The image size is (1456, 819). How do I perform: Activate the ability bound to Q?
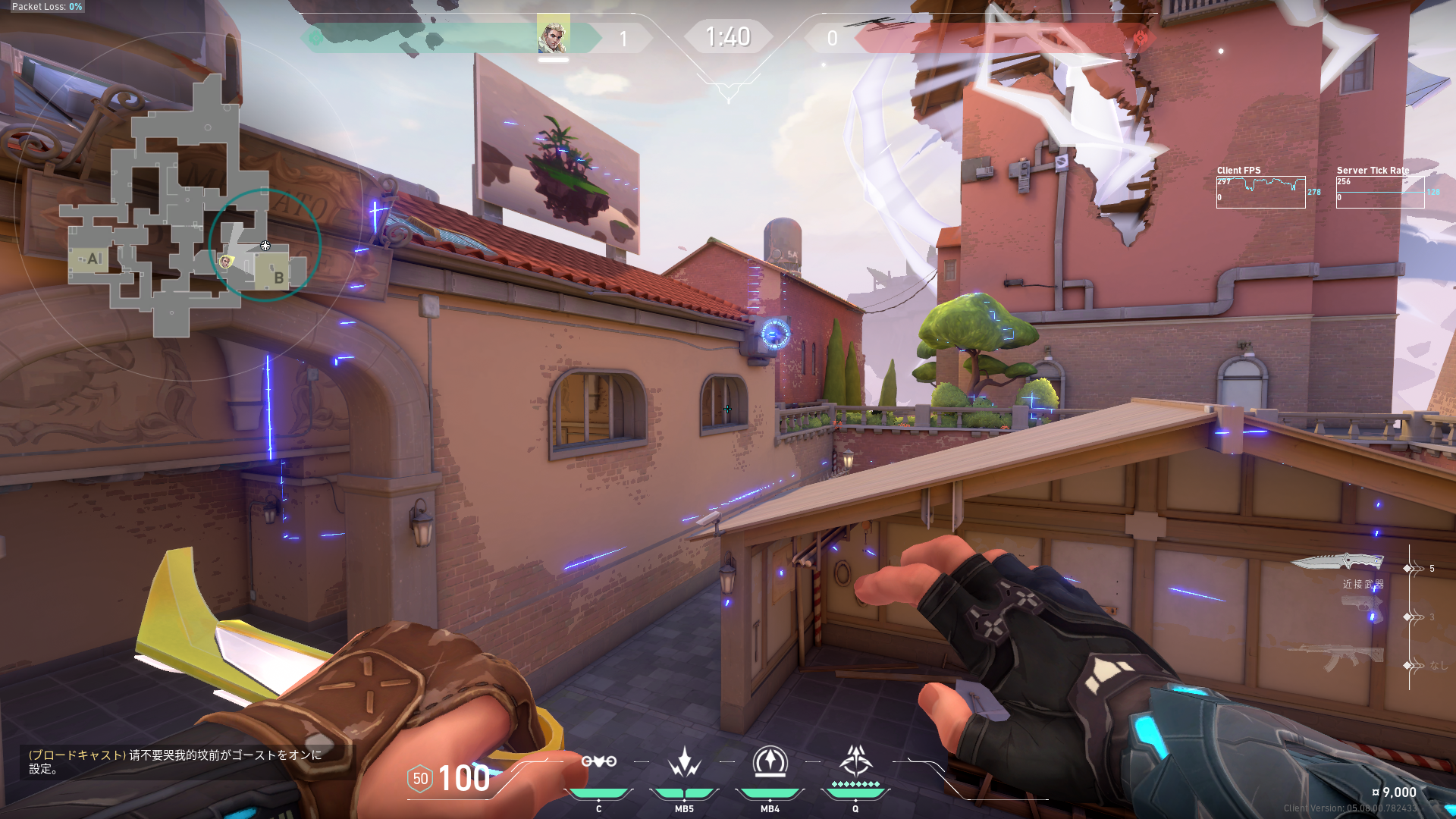pyautogui.click(x=855, y=761)
